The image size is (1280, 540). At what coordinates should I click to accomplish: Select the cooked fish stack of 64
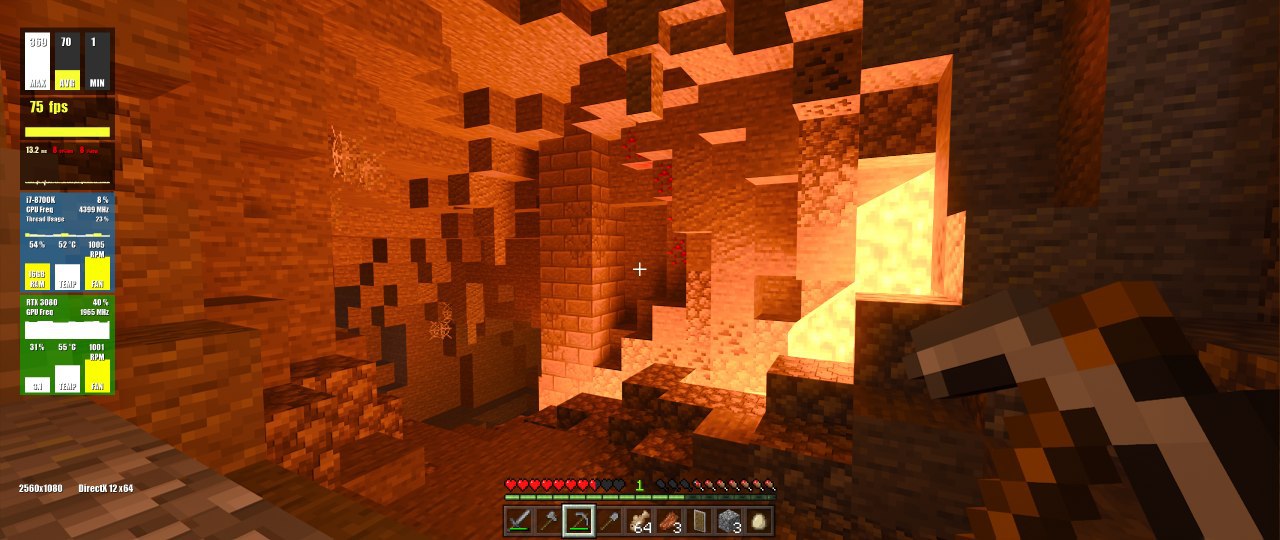tap(638, 520)
